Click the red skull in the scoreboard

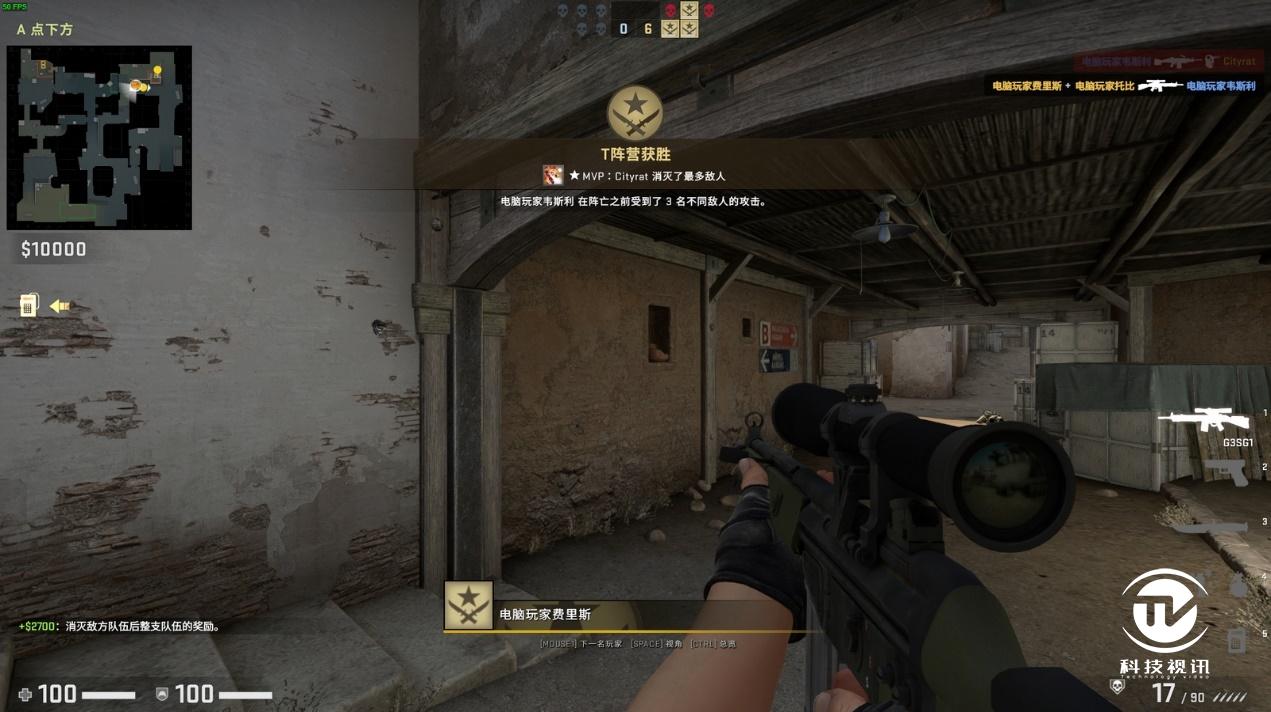(670, 11)
